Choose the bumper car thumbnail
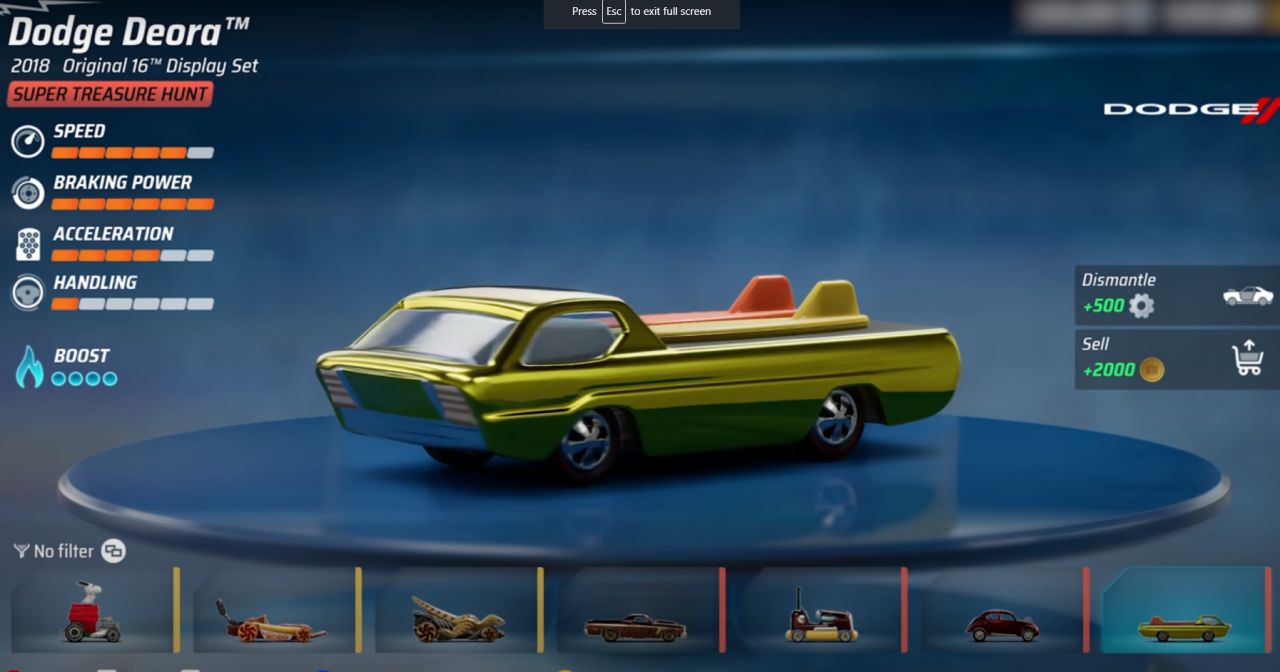This screenshot has width=1280, height=672. click(821, 612)
